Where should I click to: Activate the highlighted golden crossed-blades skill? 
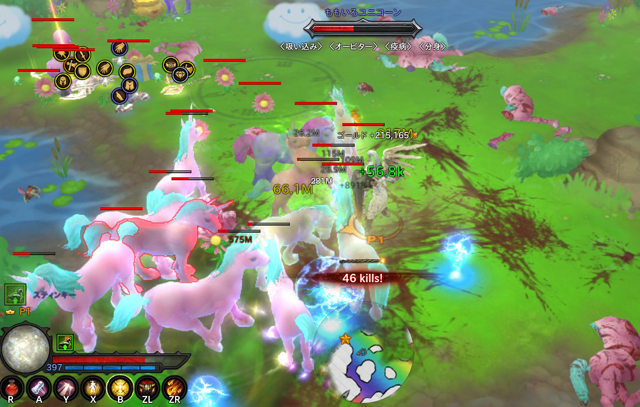(120, 388)
